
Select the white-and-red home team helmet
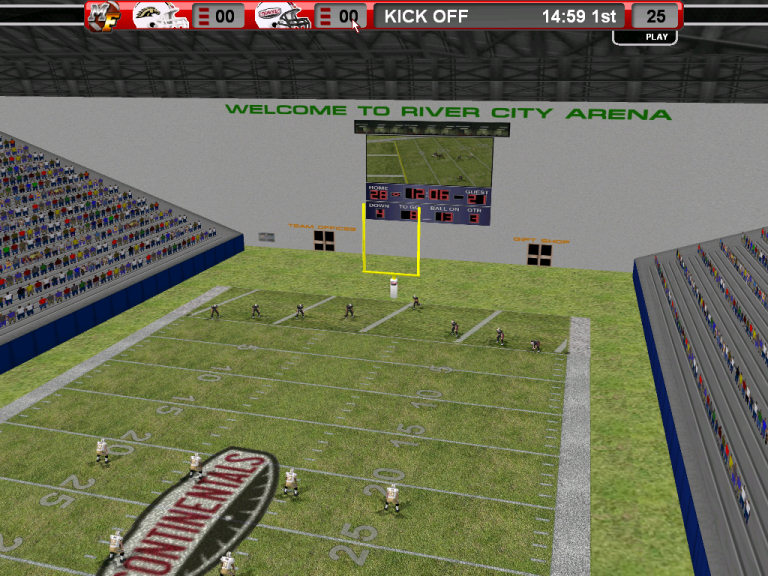coord(283,15)
